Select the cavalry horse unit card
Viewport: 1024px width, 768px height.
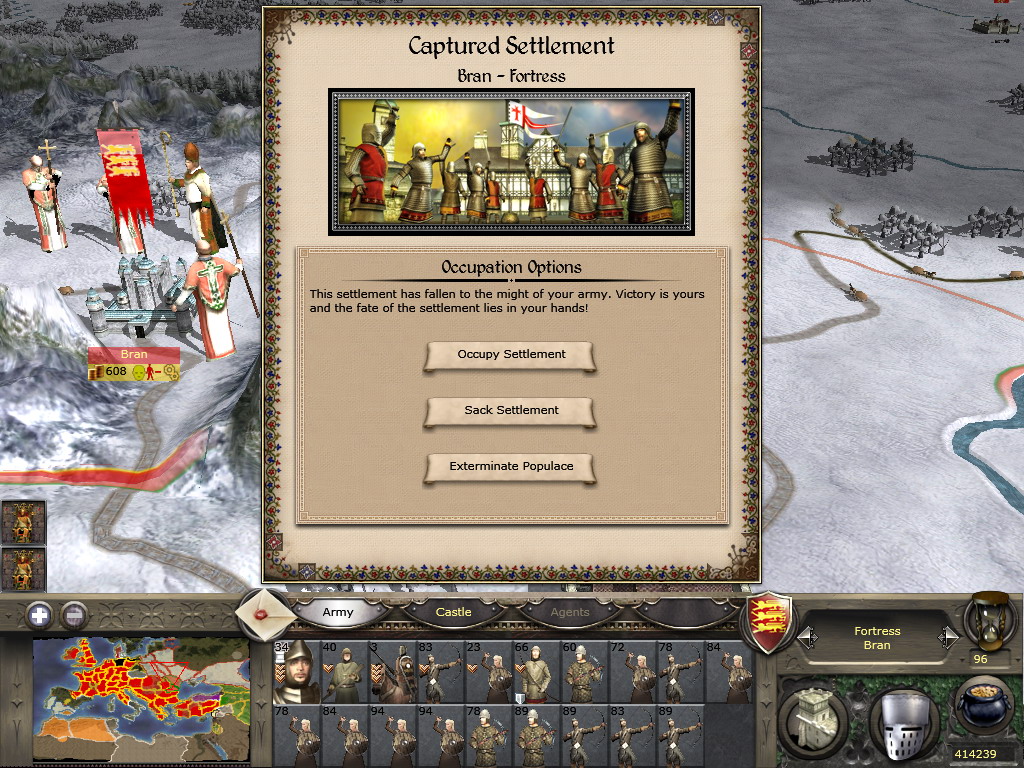393,672
